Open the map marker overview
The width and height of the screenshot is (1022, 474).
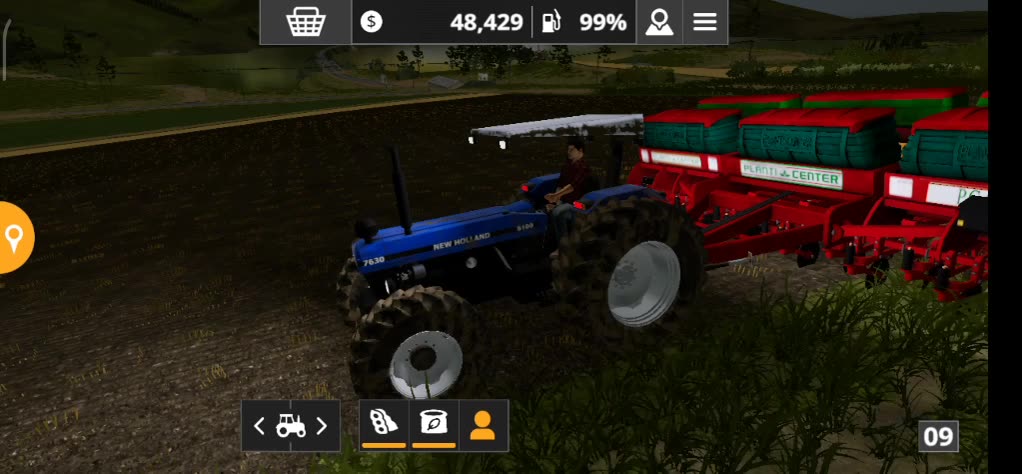659,22
